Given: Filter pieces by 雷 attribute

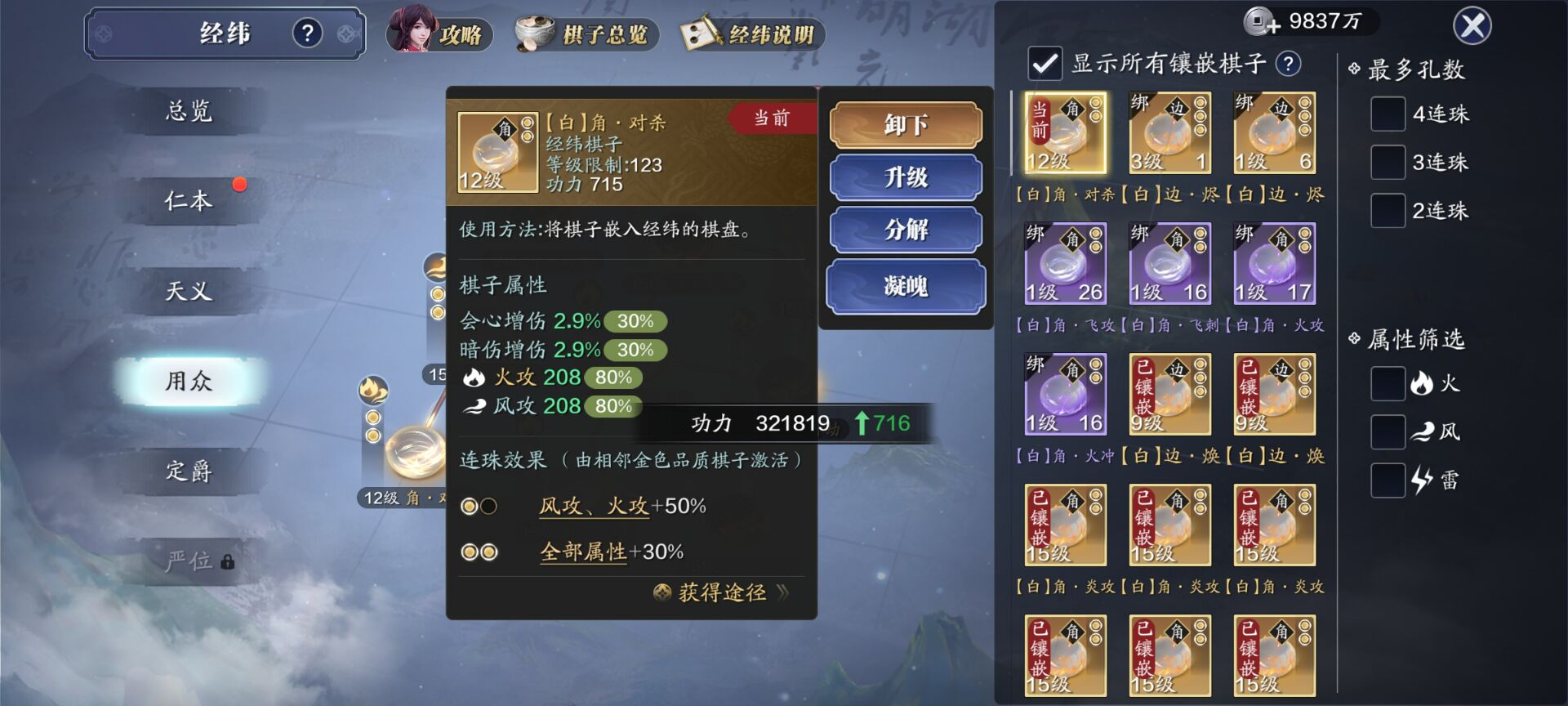Looking at the screenshot, I should [x=1388, y=480].
